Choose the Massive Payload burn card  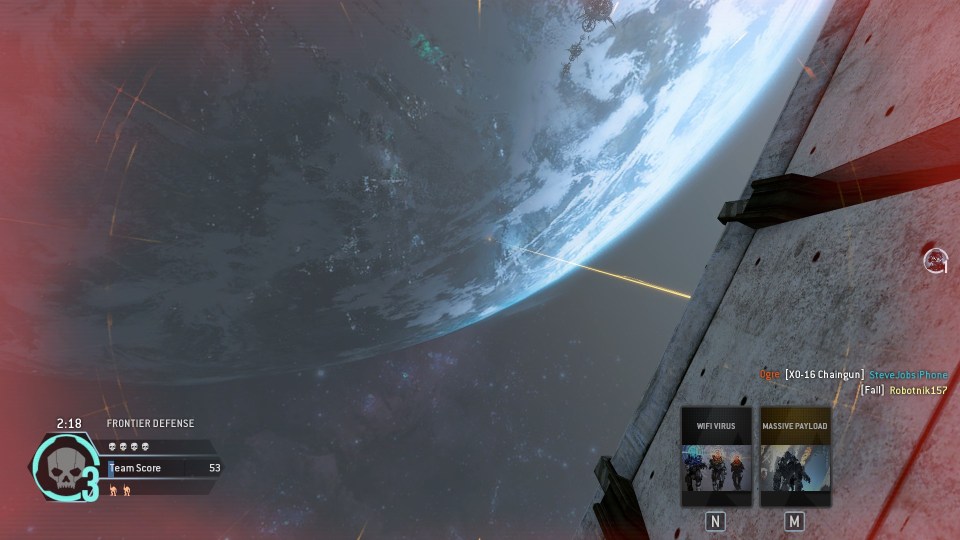click(x=795, y=456)
